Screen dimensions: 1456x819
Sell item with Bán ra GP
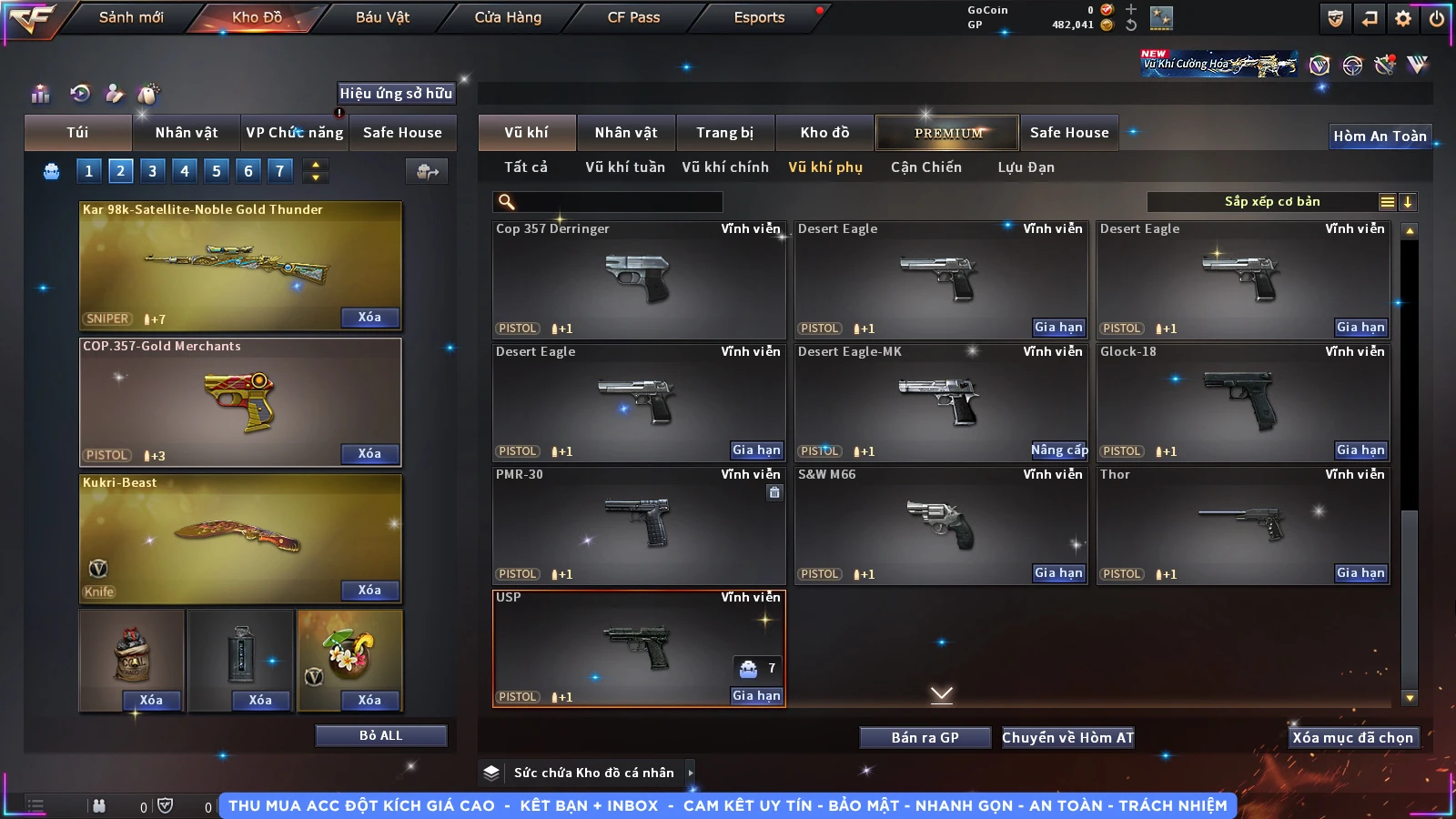pyautogui.click(x=925, y=737)
